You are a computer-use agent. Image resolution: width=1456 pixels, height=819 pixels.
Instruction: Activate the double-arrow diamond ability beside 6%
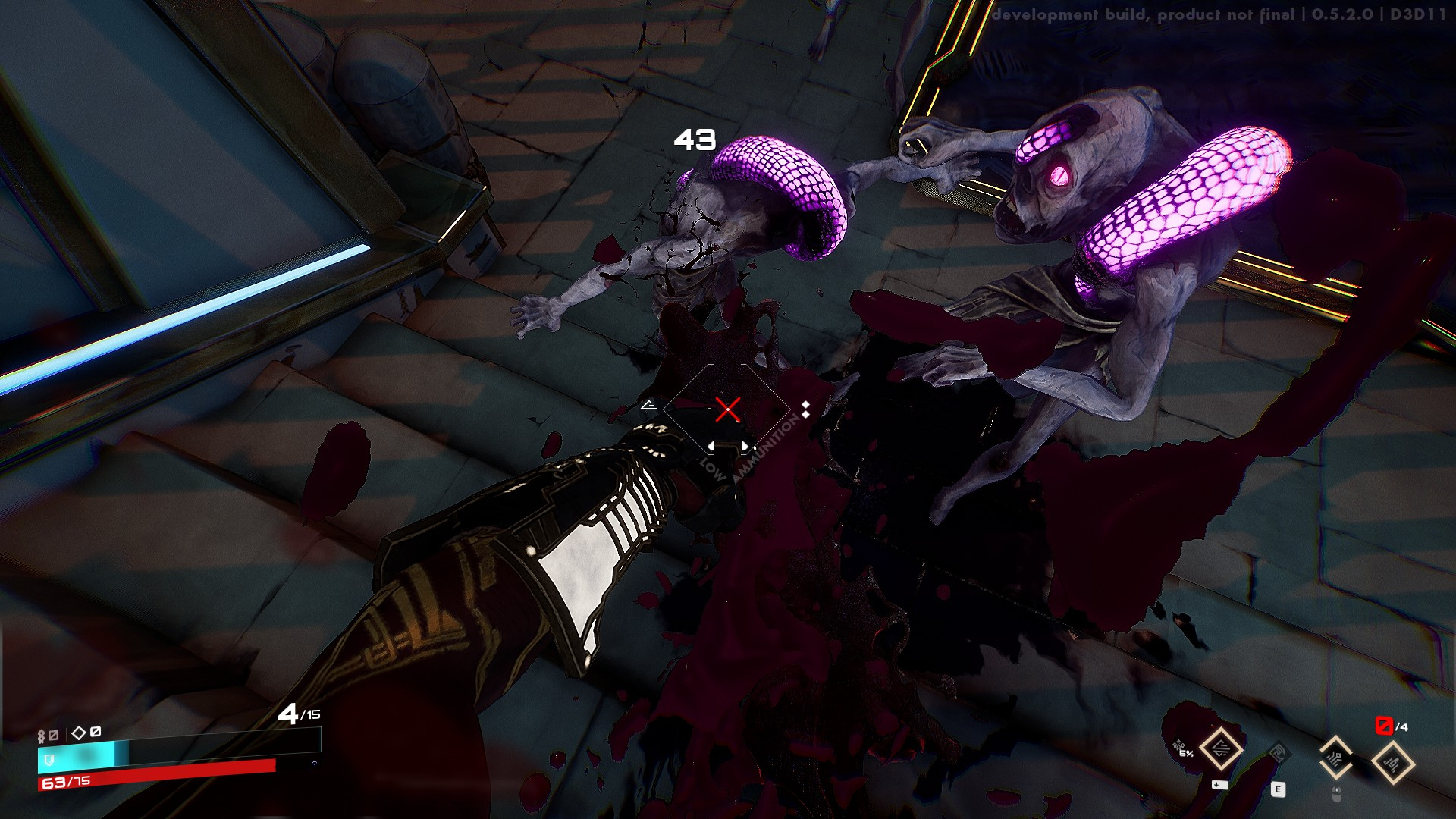click(1221, 749)
